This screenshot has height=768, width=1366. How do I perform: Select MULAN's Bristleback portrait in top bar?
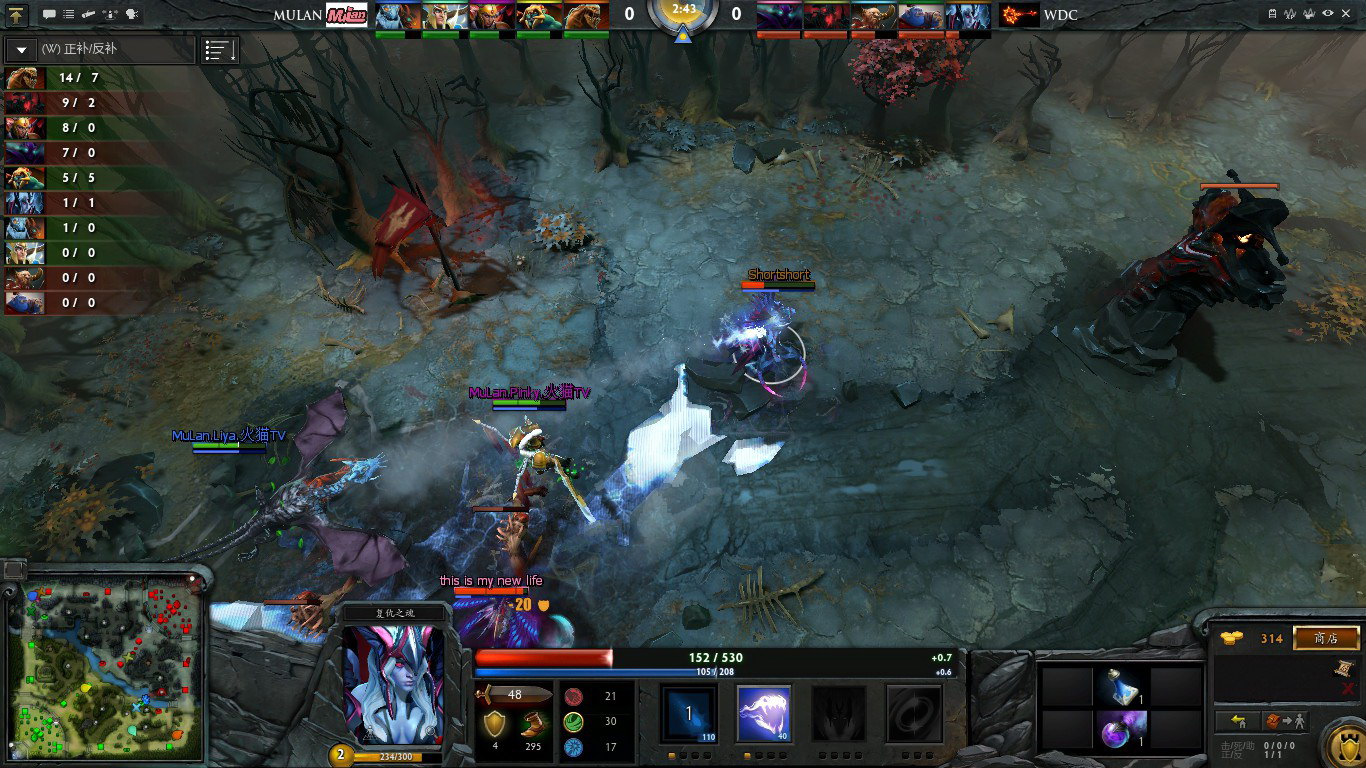(586, 16)
